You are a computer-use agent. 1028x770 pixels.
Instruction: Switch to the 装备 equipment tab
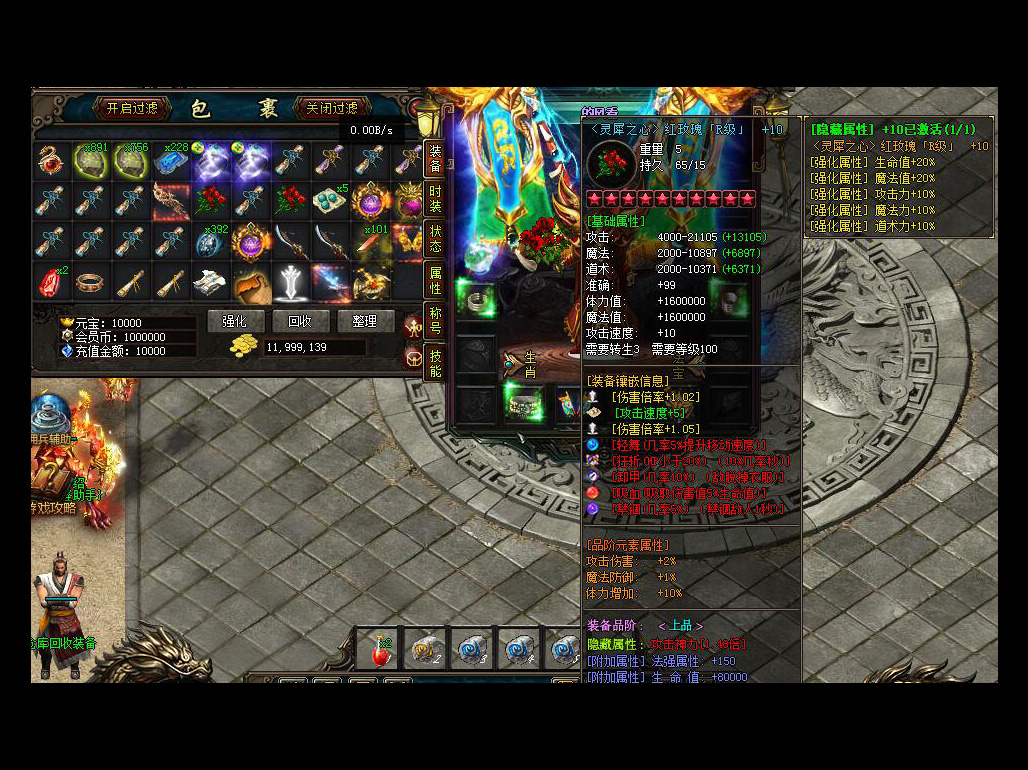(x=435, y=158)
